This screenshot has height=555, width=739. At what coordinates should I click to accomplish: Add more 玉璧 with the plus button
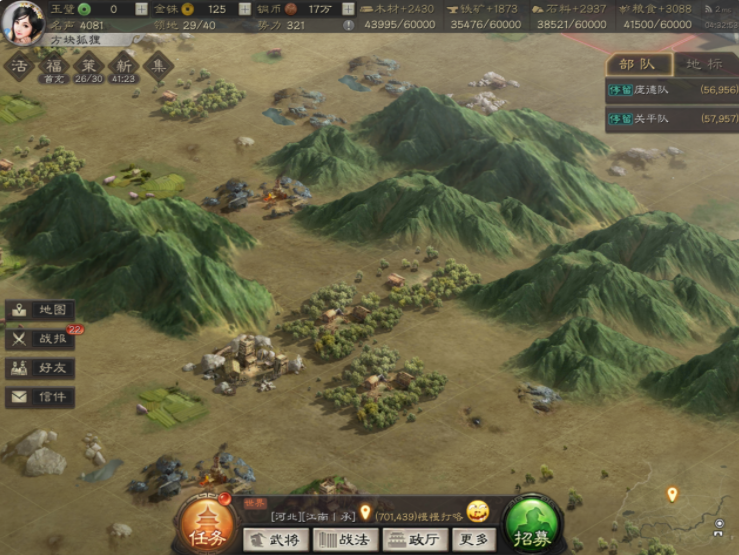click(x=141, y=9)
